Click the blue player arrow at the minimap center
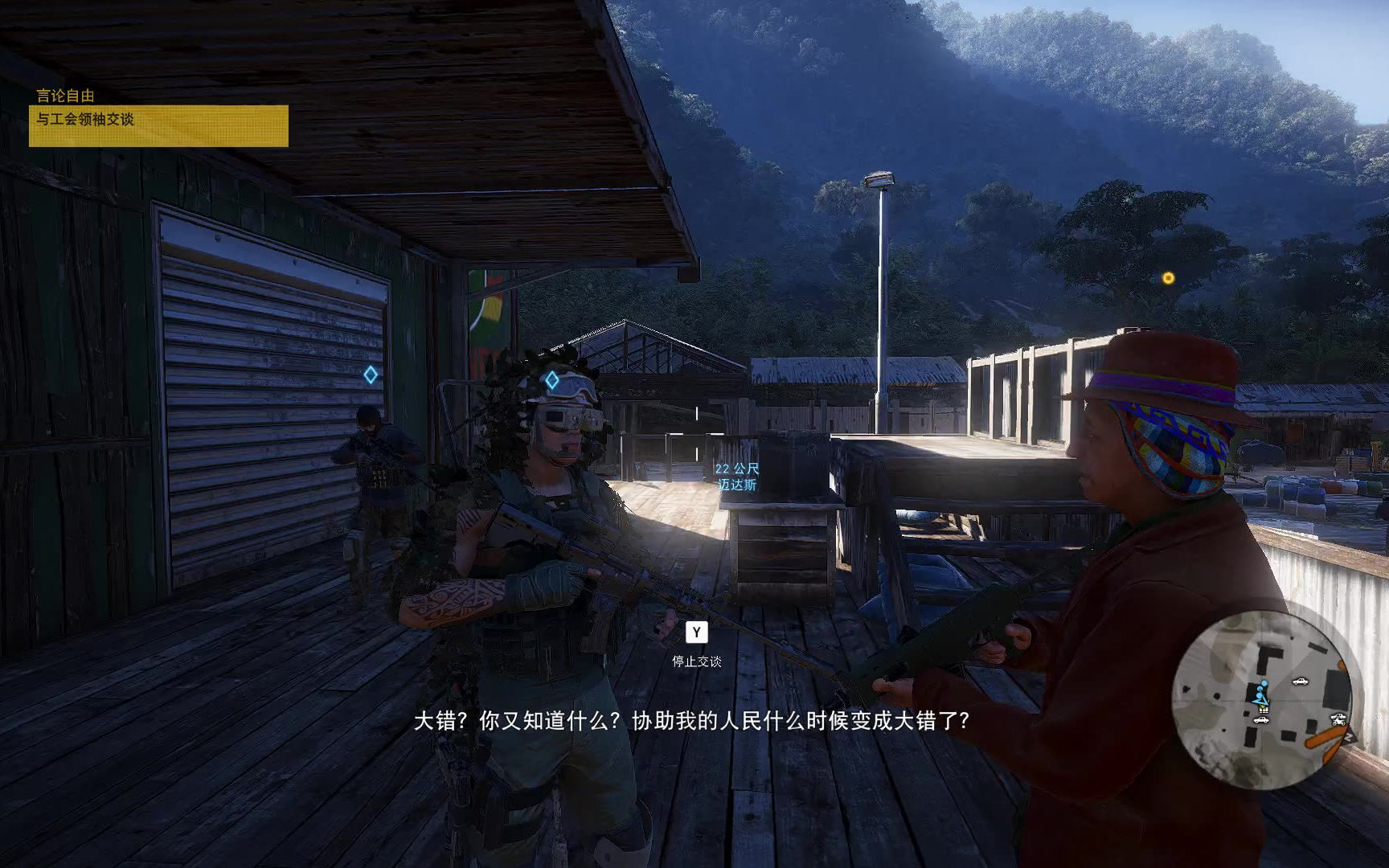Screen dimensions: 1389x868 [1263, 700]
